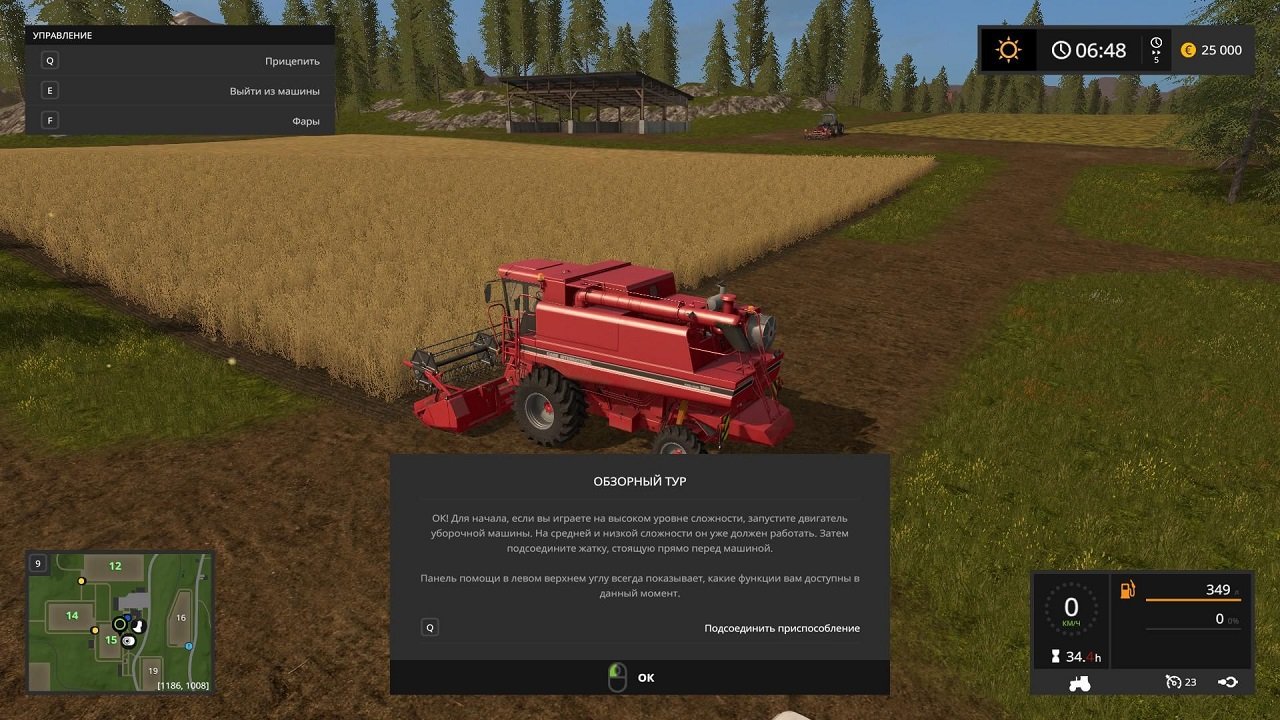This screenshot has width=1280, height=720.
Task: Click the cruise control speedometer icon showing 23
Action: coord(1172,681)
